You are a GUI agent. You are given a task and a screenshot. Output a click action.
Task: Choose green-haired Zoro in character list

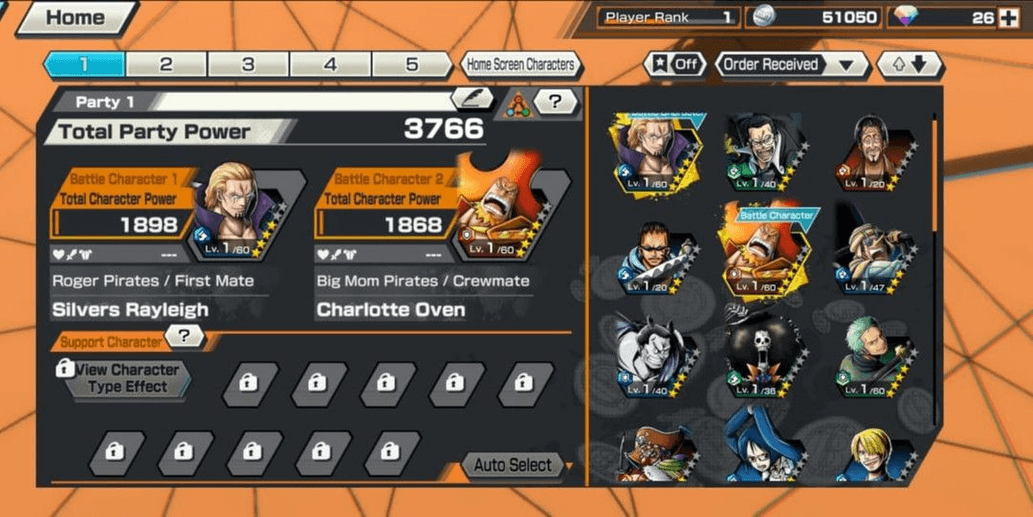874,353
